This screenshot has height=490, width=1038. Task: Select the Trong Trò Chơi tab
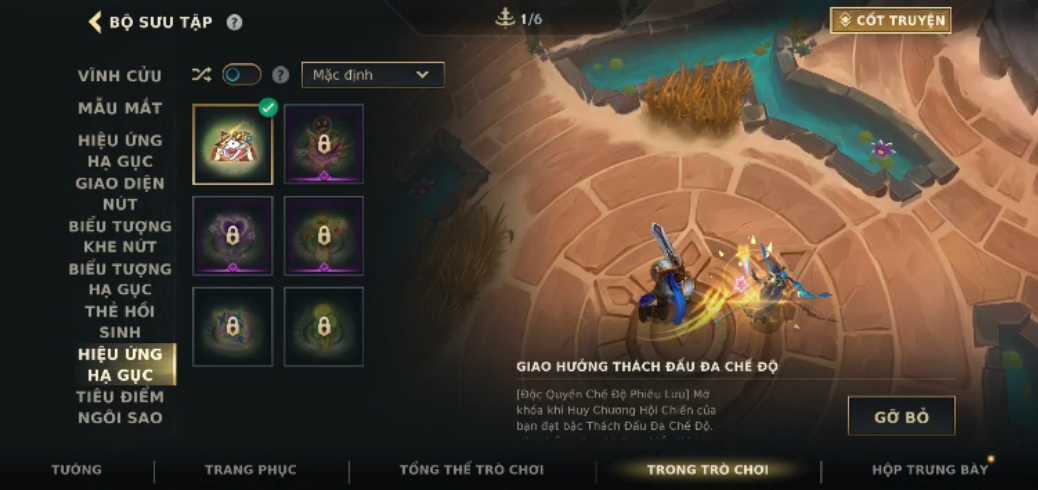pos(707,469)
